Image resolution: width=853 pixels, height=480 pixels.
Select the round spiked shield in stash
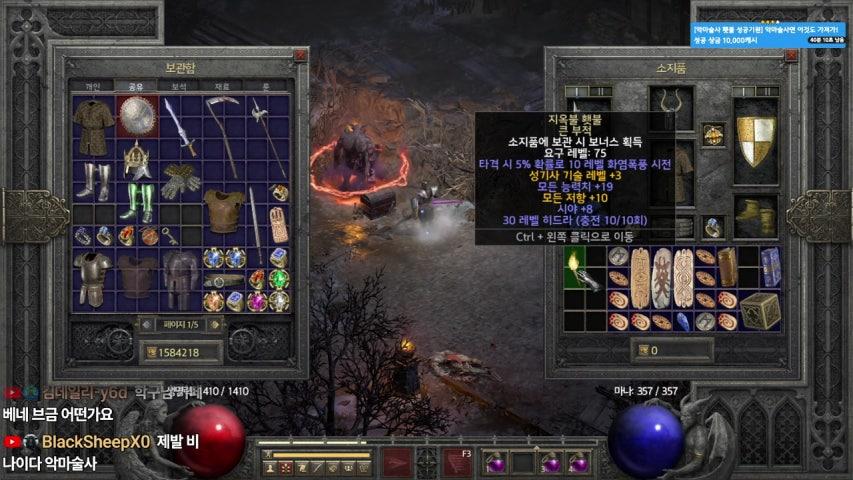pos(134,115)
